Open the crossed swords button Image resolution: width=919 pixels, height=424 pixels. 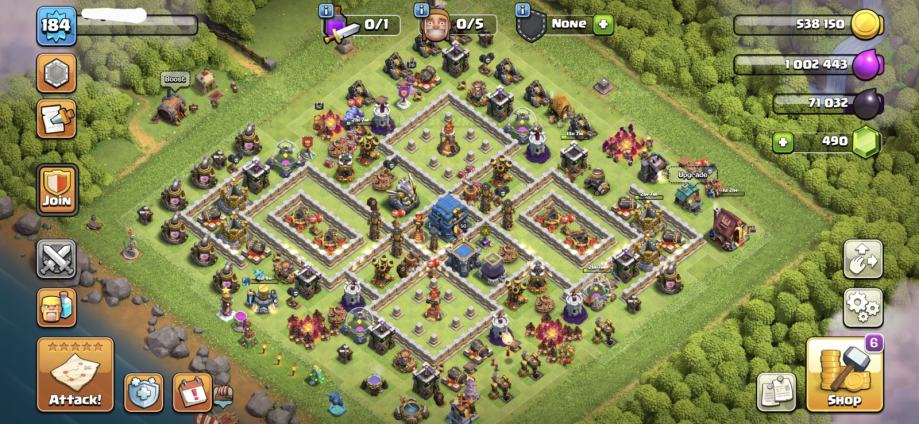56,259
